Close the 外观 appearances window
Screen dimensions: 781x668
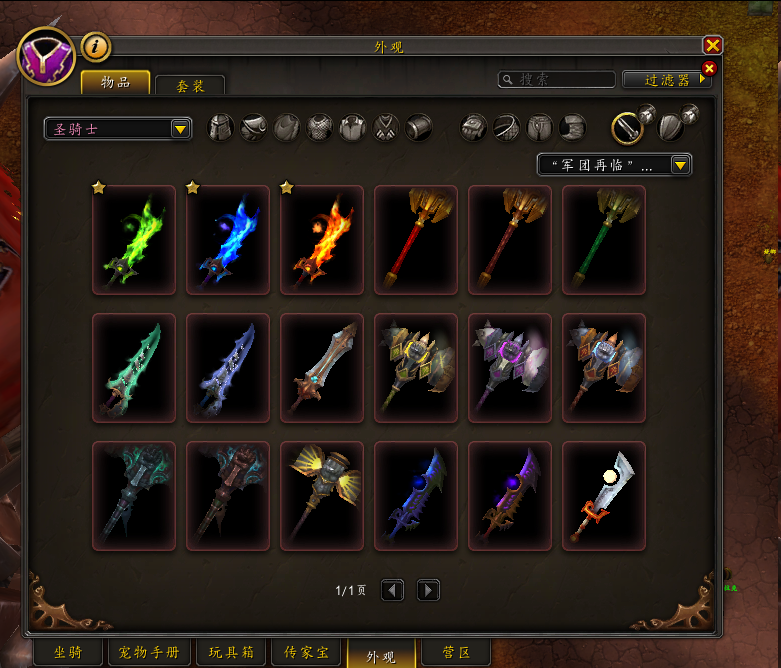point(712,46)
